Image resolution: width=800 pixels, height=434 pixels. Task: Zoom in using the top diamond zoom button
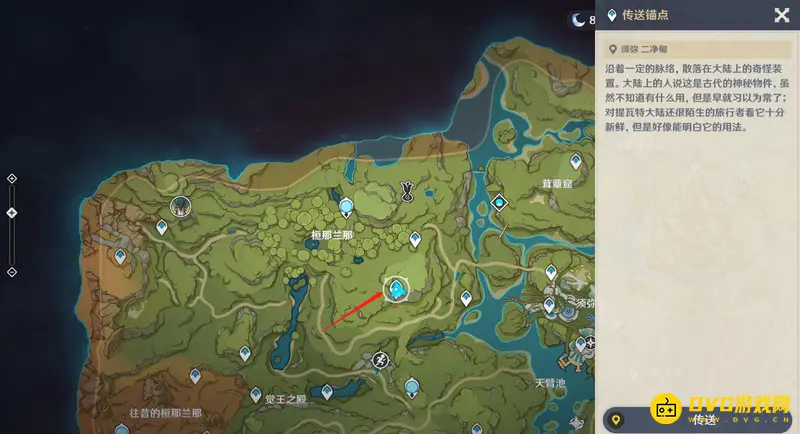(x=12, y=179)
